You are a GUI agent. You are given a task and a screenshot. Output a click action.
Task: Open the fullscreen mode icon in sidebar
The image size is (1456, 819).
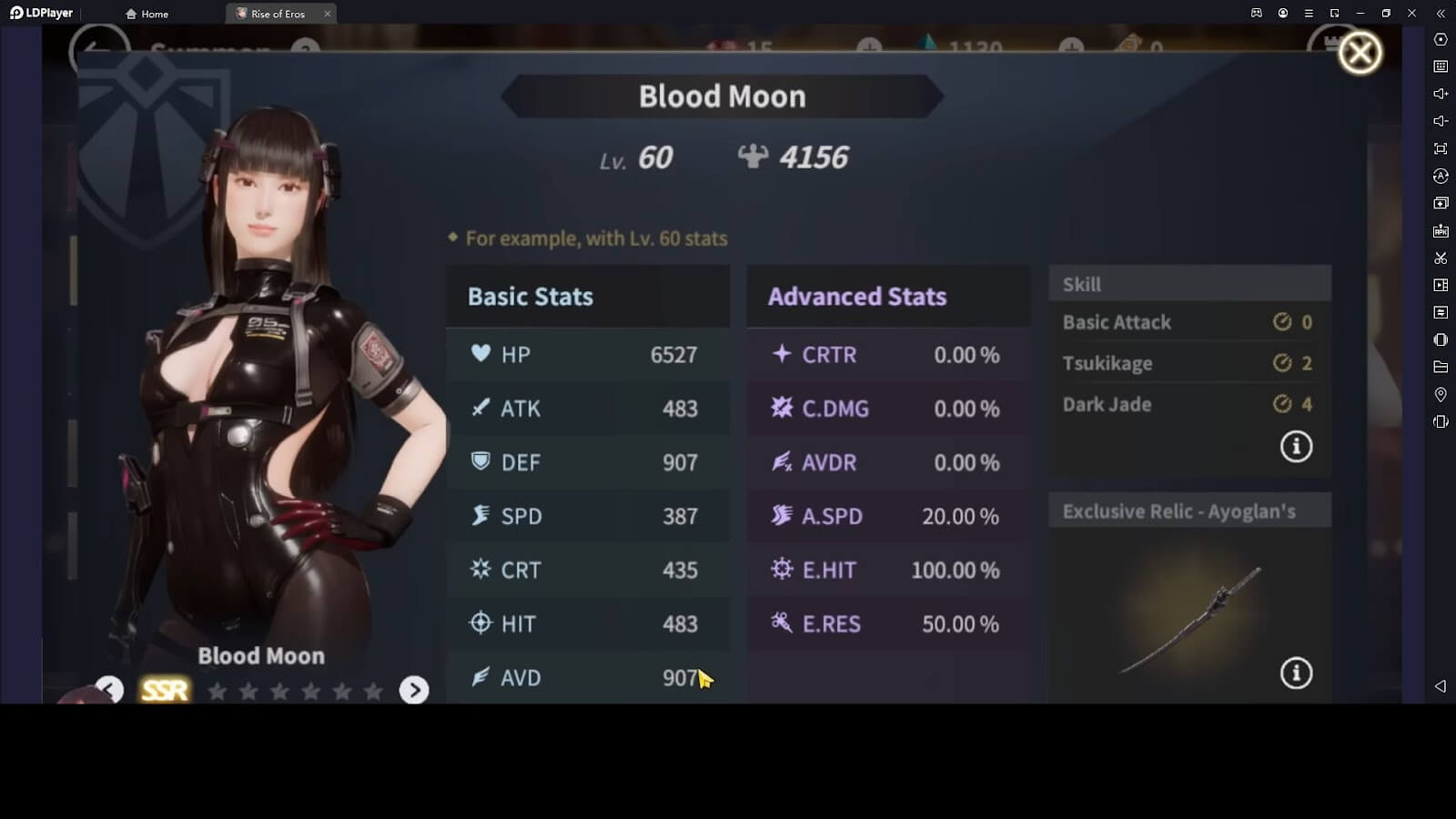[1441, 147]
